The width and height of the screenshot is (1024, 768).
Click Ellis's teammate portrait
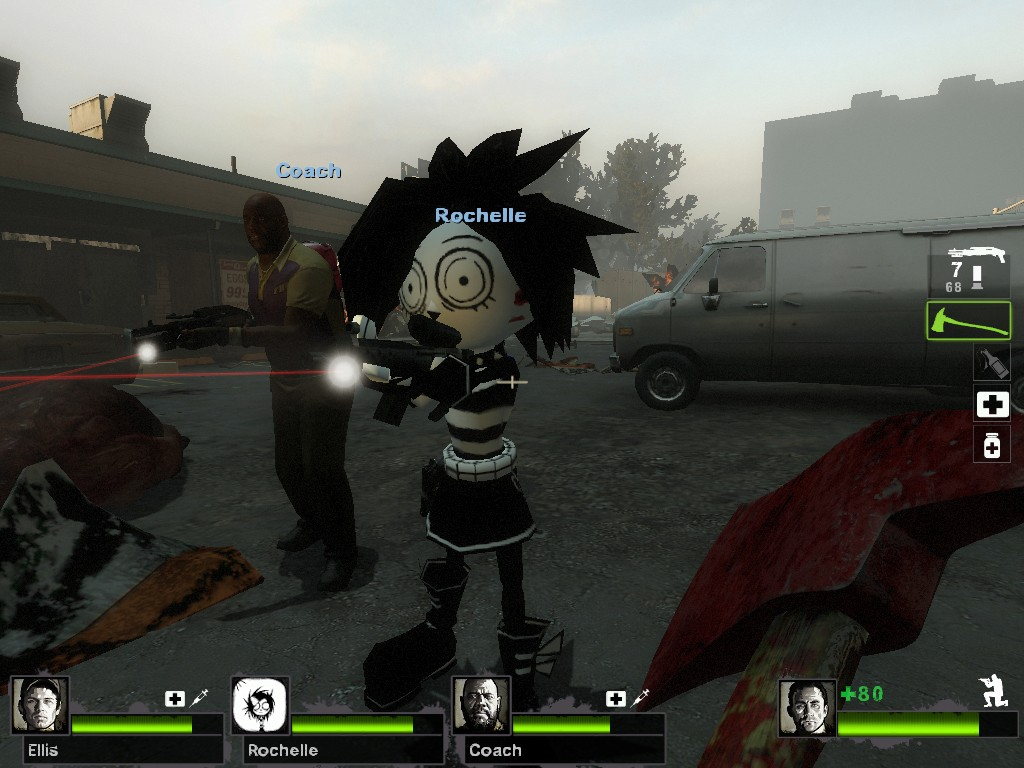(40, 705)
